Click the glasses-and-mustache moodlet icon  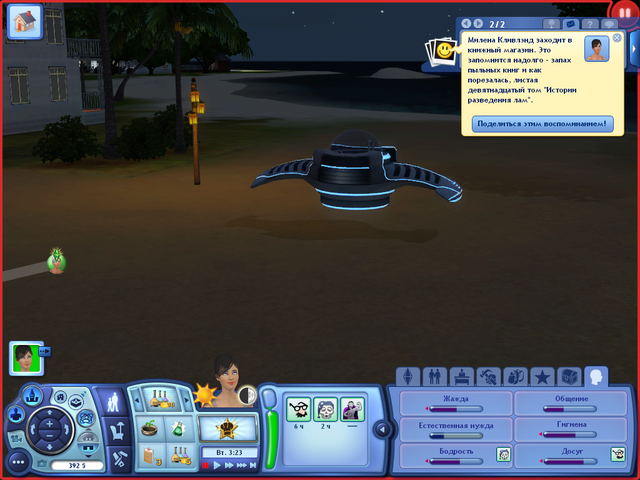tap(298, 408)
